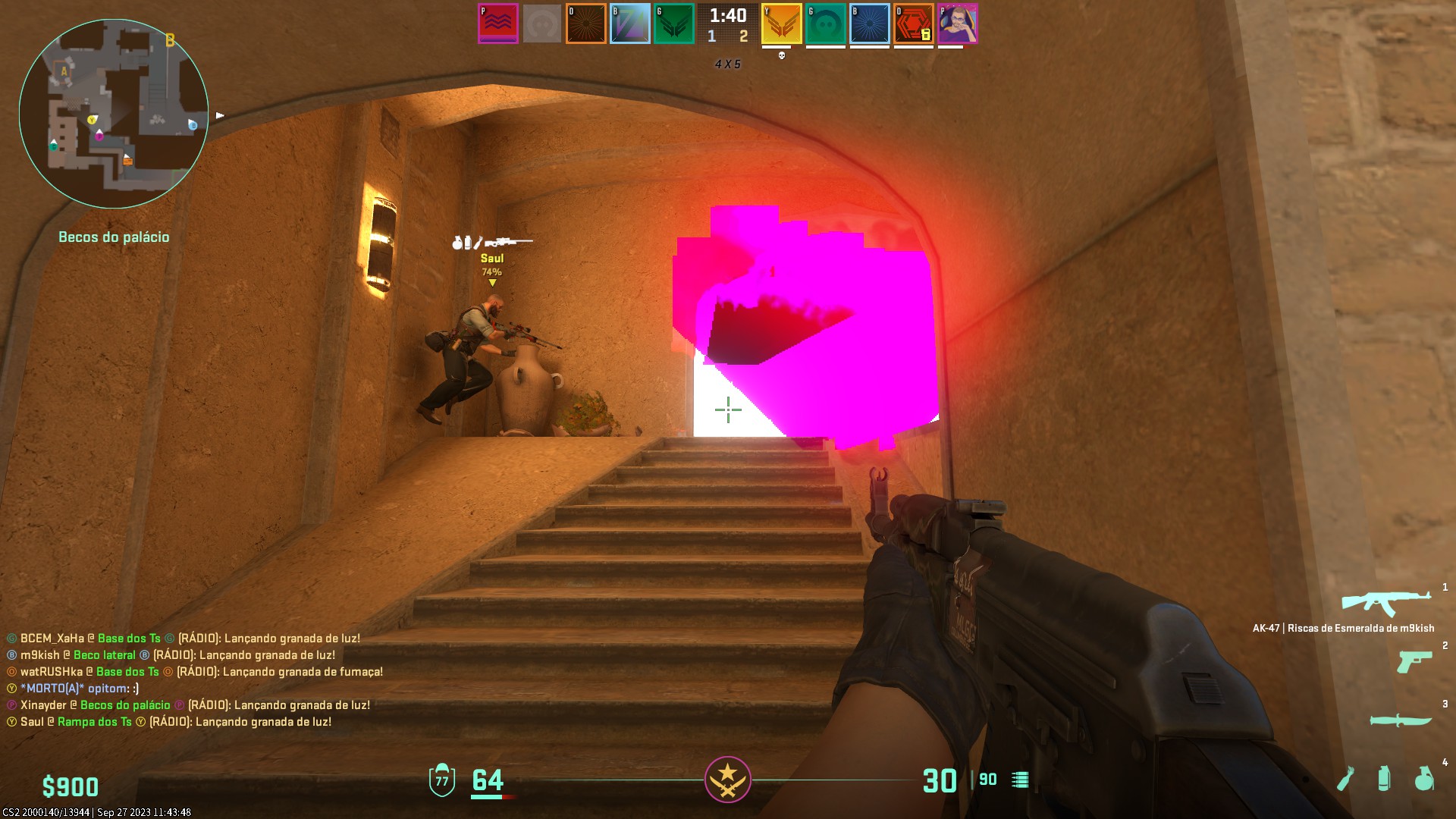Select the knife in weapon slot 3

point(1401,720)
